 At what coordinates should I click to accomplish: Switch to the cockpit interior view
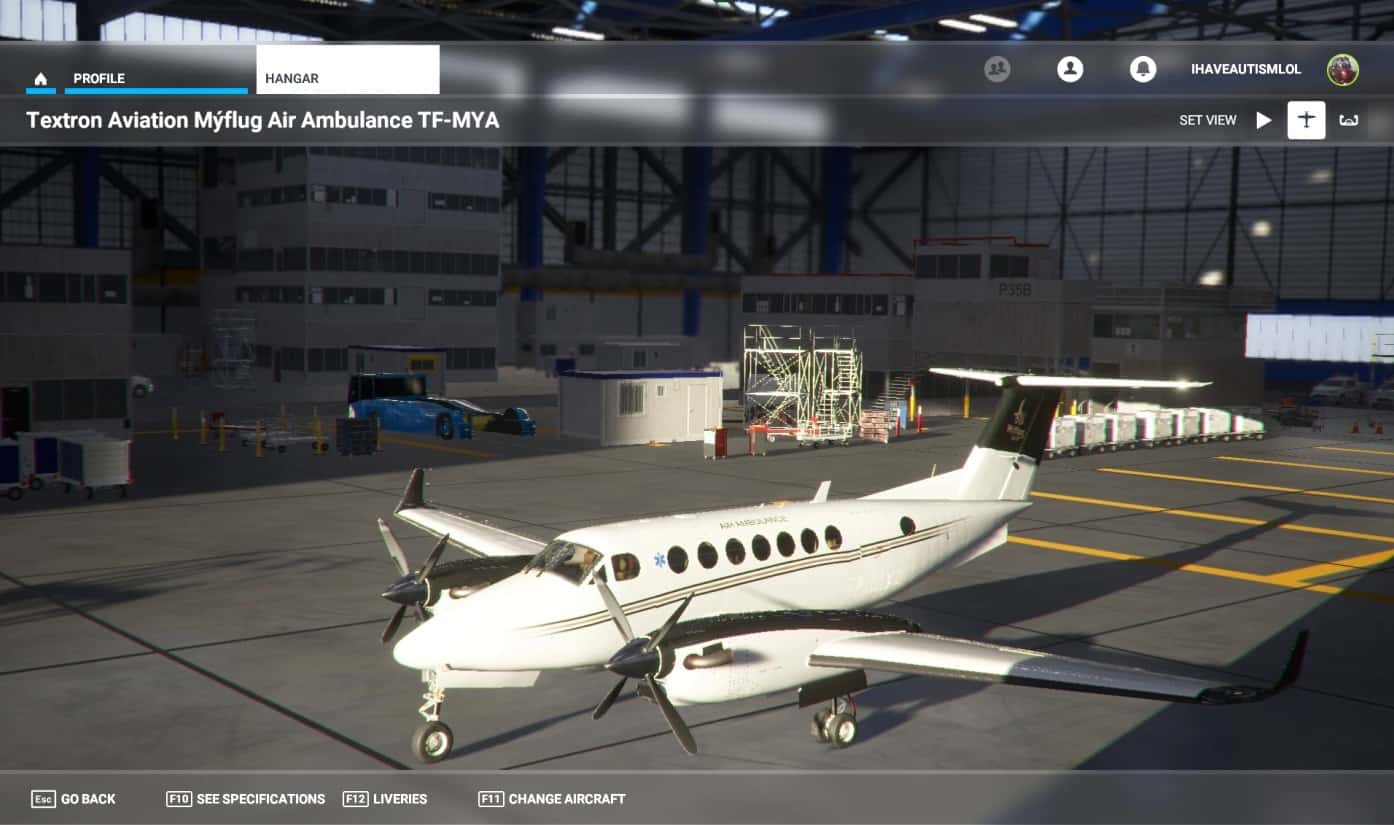click(1349, 120)
